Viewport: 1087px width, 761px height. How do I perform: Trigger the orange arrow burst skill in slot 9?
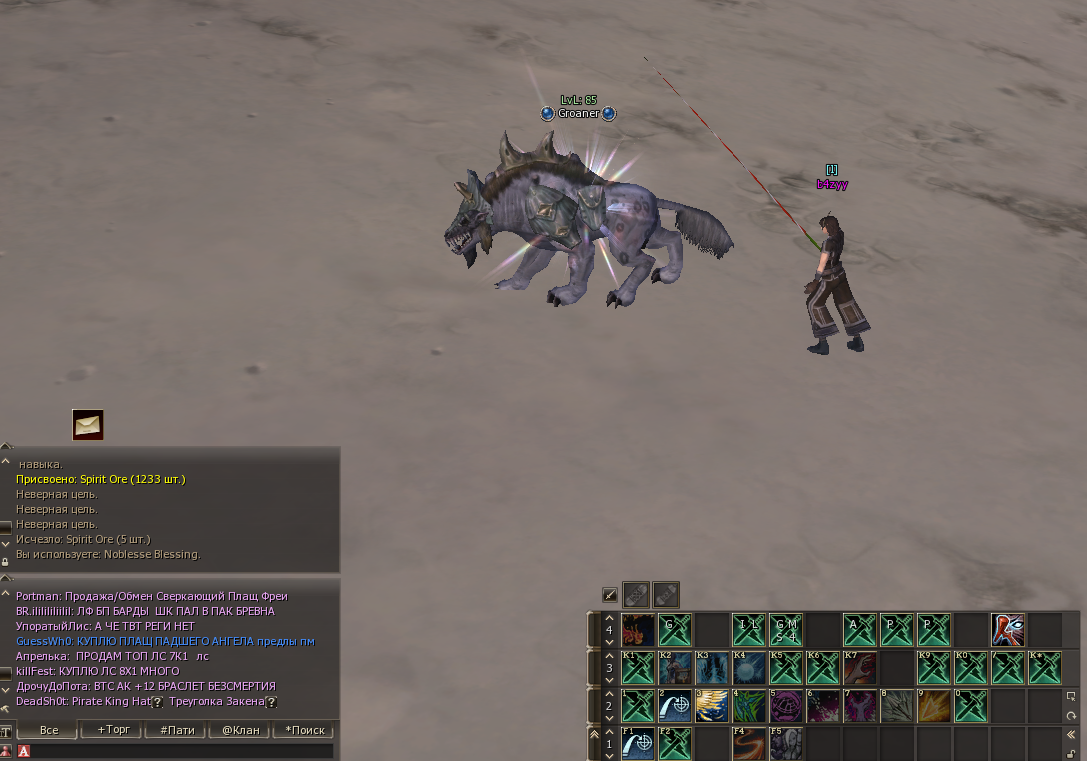point(934,706)
